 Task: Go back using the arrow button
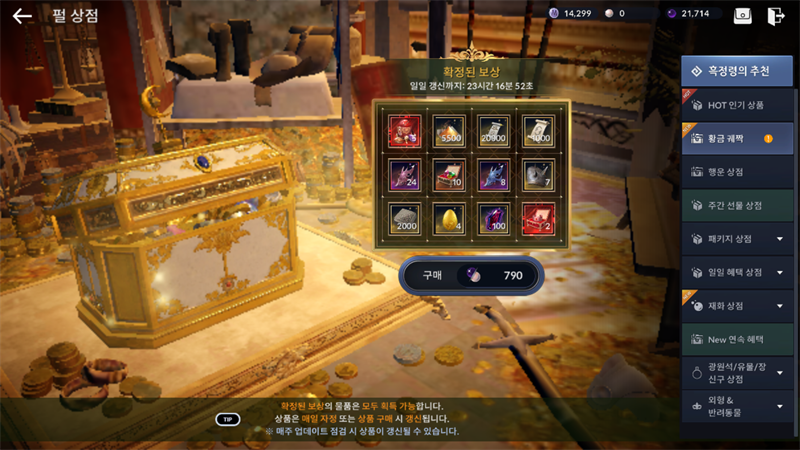[x=22, y=16]
